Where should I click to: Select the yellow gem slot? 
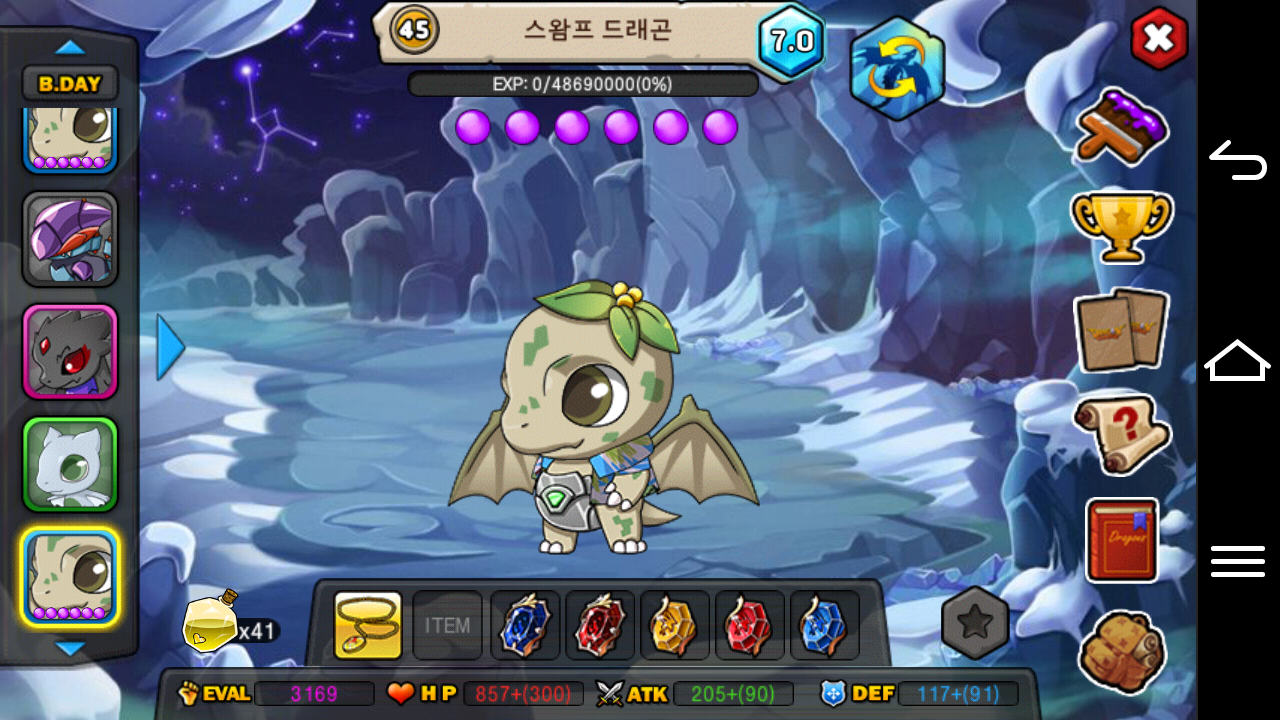tap(674, 626)
